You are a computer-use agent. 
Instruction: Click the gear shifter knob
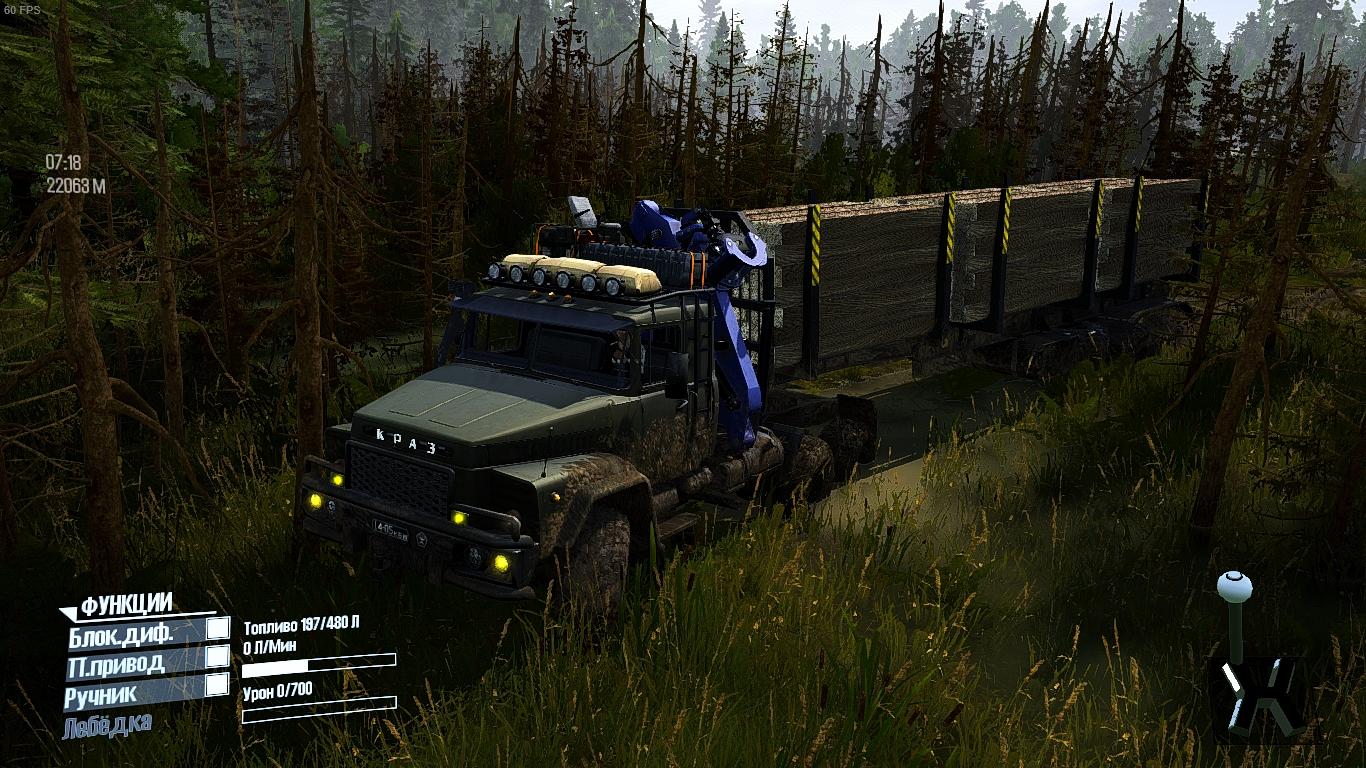[1234, 584]
